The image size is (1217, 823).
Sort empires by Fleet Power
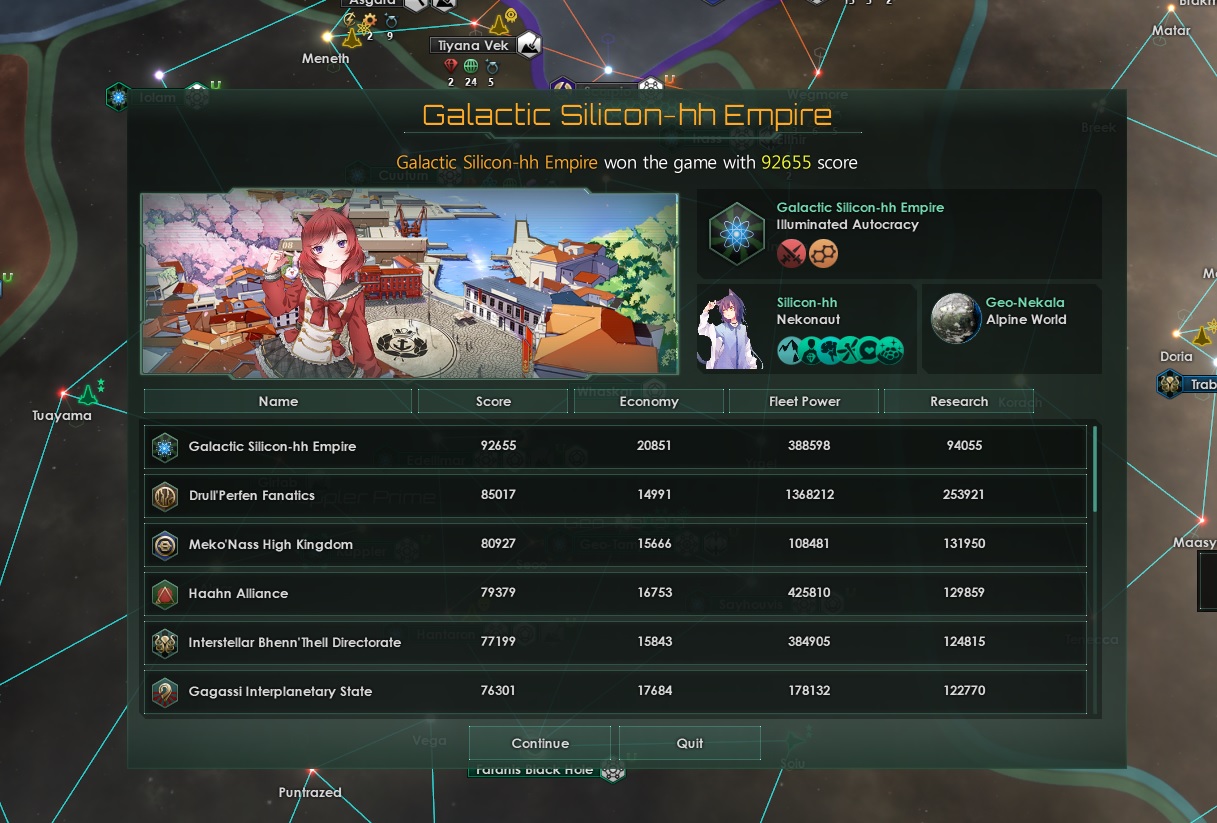pos(804,401)
